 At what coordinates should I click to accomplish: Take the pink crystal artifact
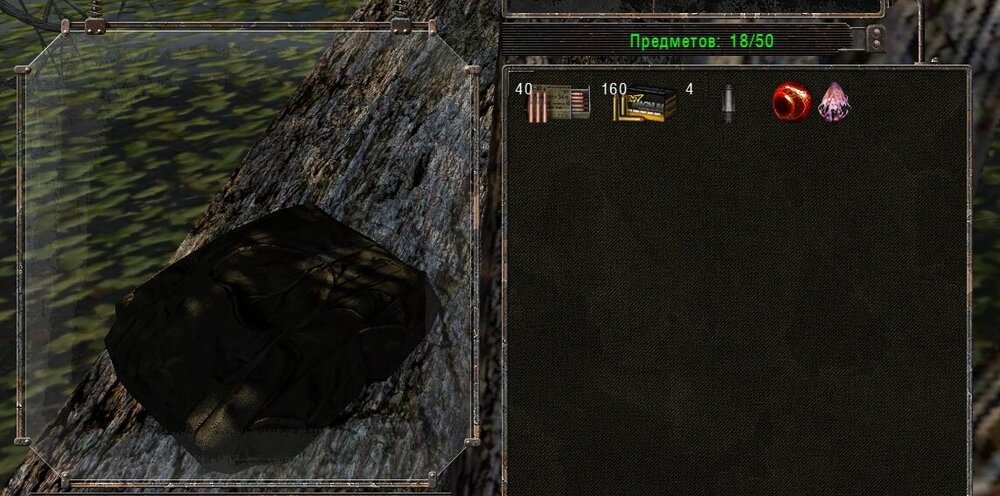[x=833, y=103]
